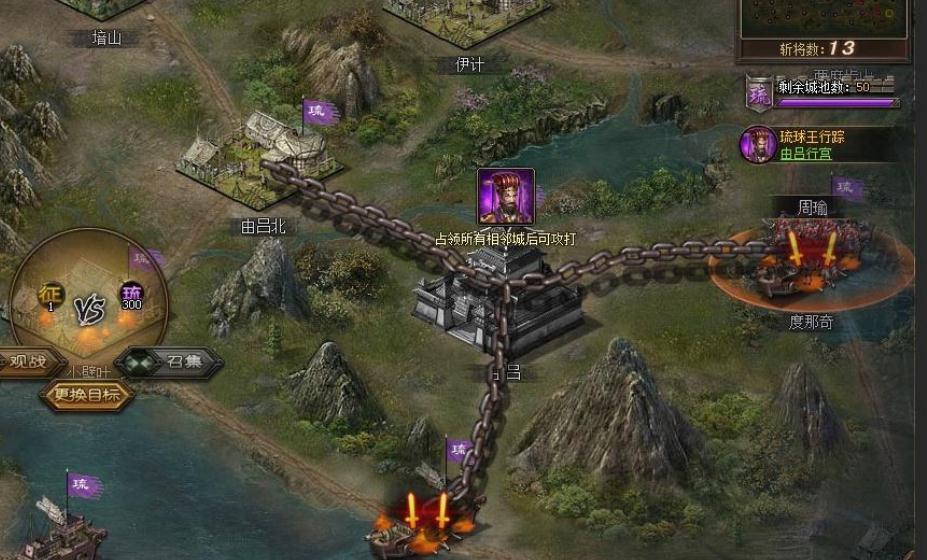Open the circular VS battle preview

88,300
